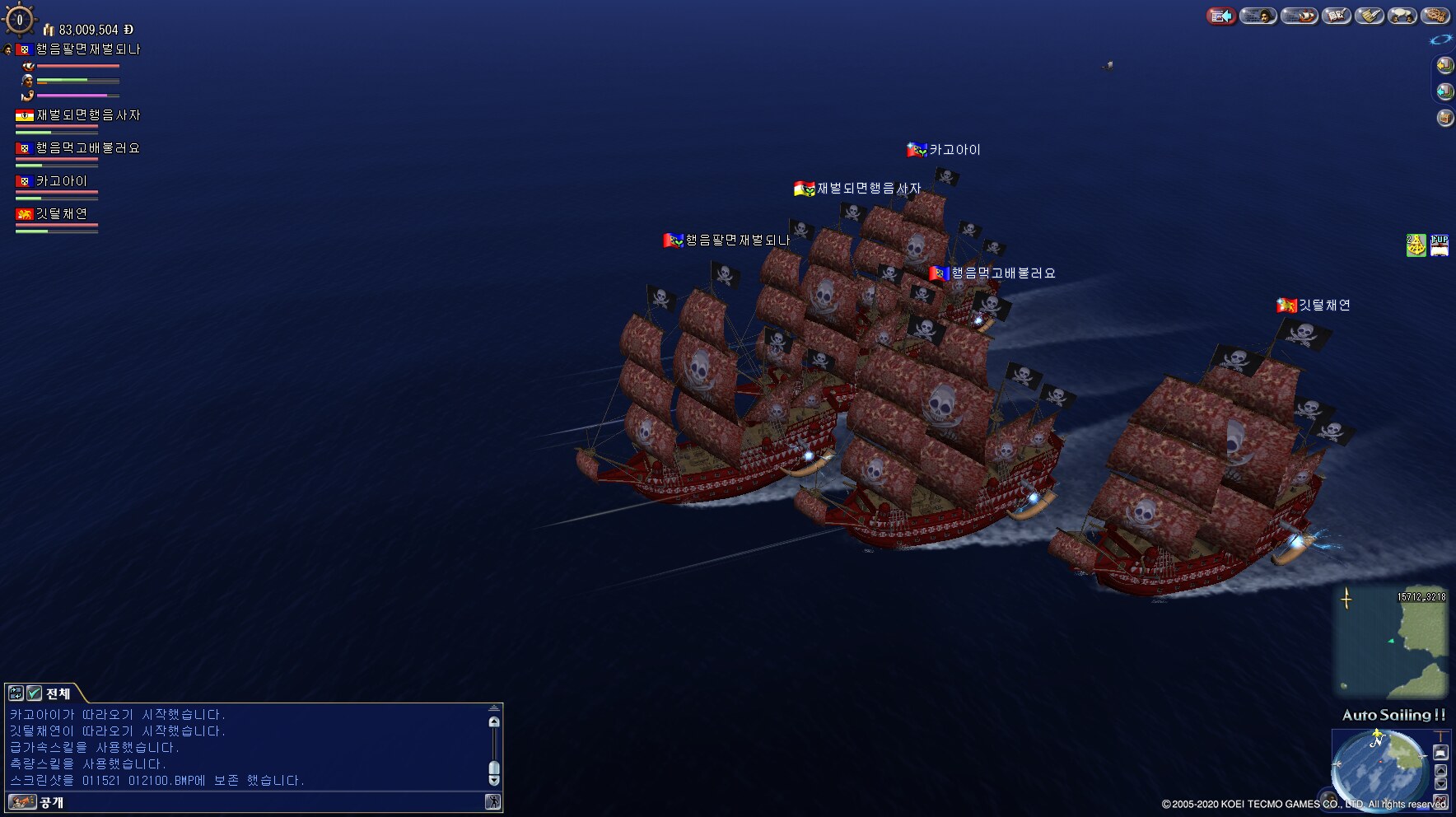
Task: Open the emote gesture button in the chat bar
Action: (492, 802)
